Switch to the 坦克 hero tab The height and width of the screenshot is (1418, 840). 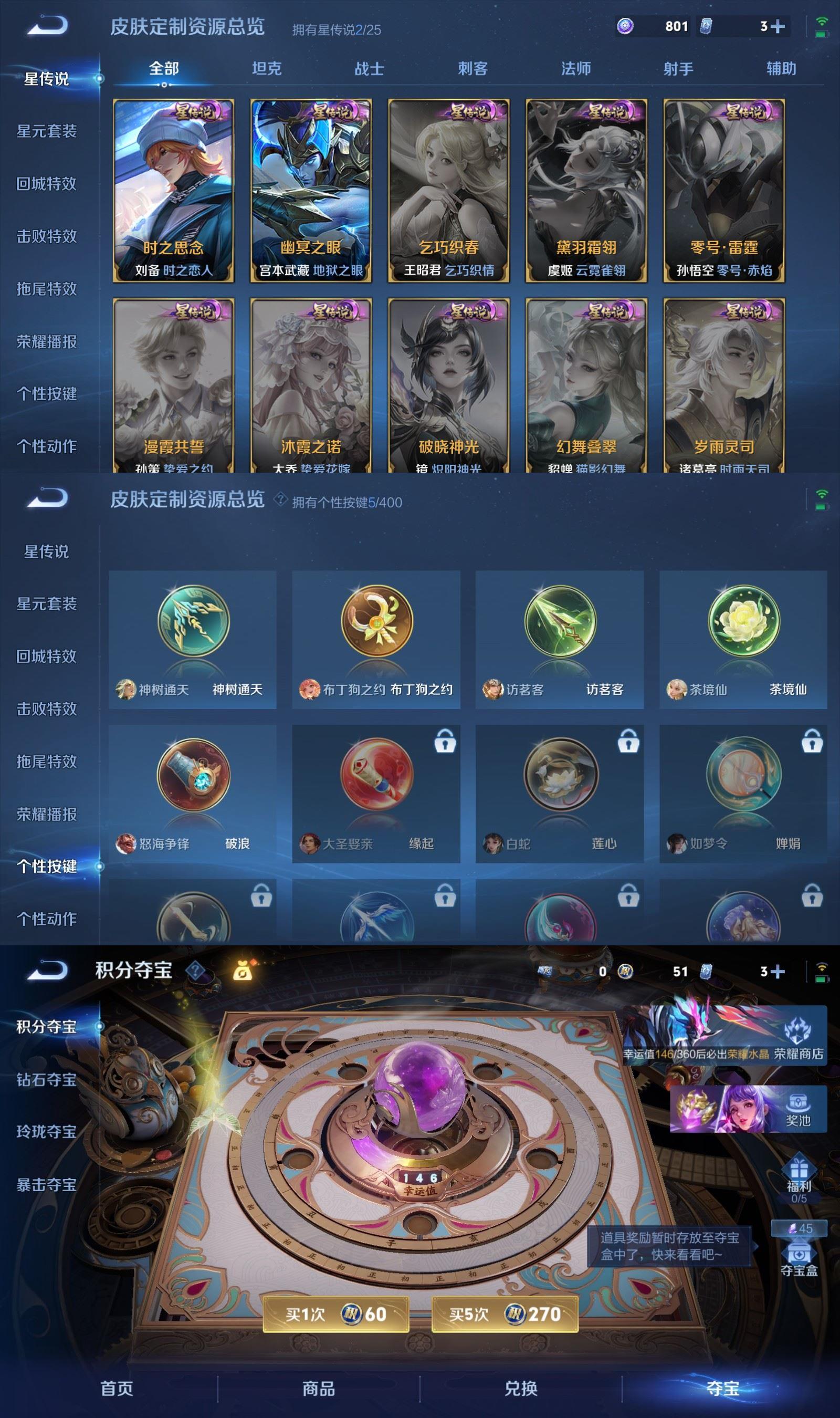268,69
